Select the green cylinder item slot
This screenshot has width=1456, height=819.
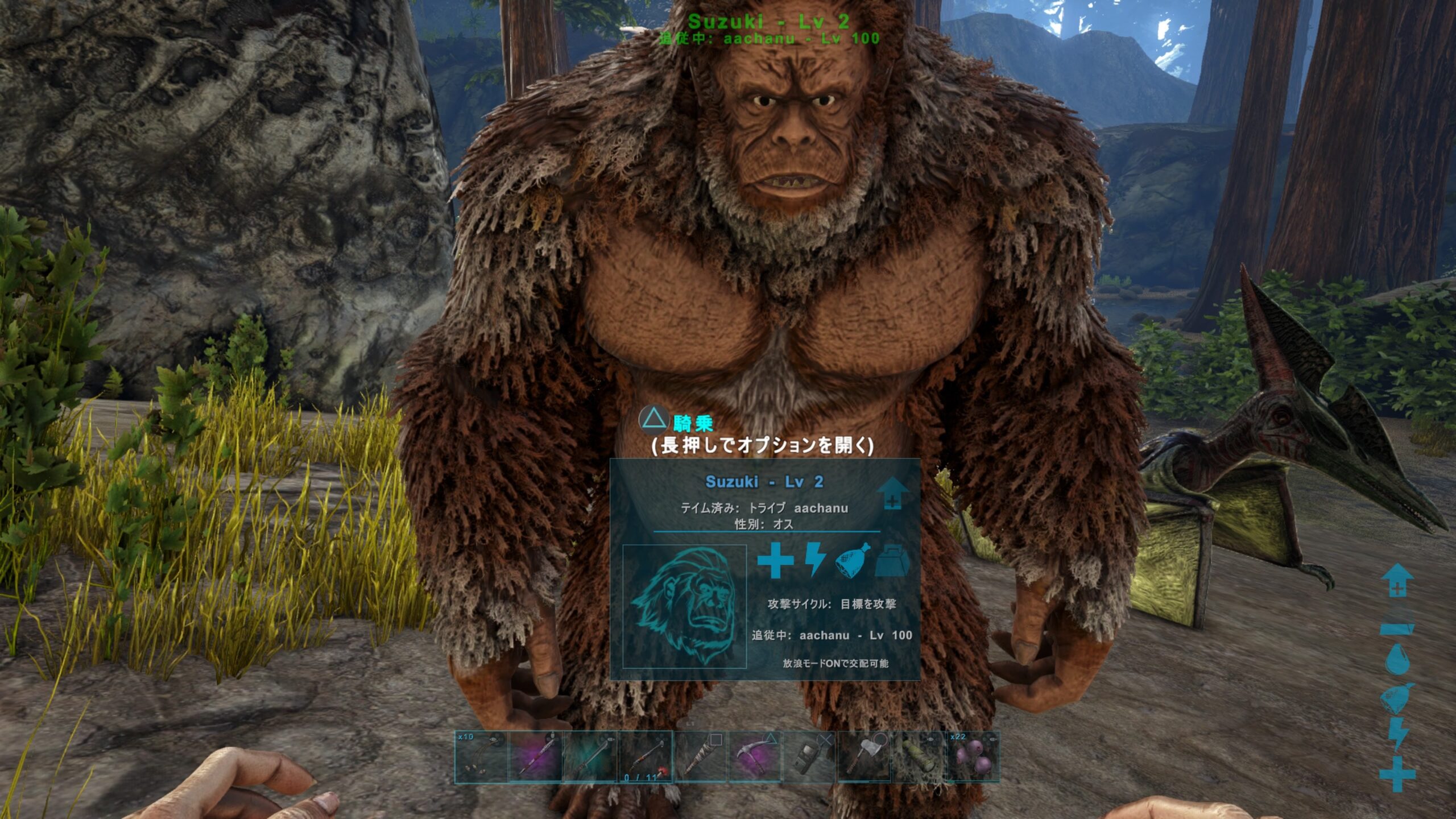coord(919,757)
